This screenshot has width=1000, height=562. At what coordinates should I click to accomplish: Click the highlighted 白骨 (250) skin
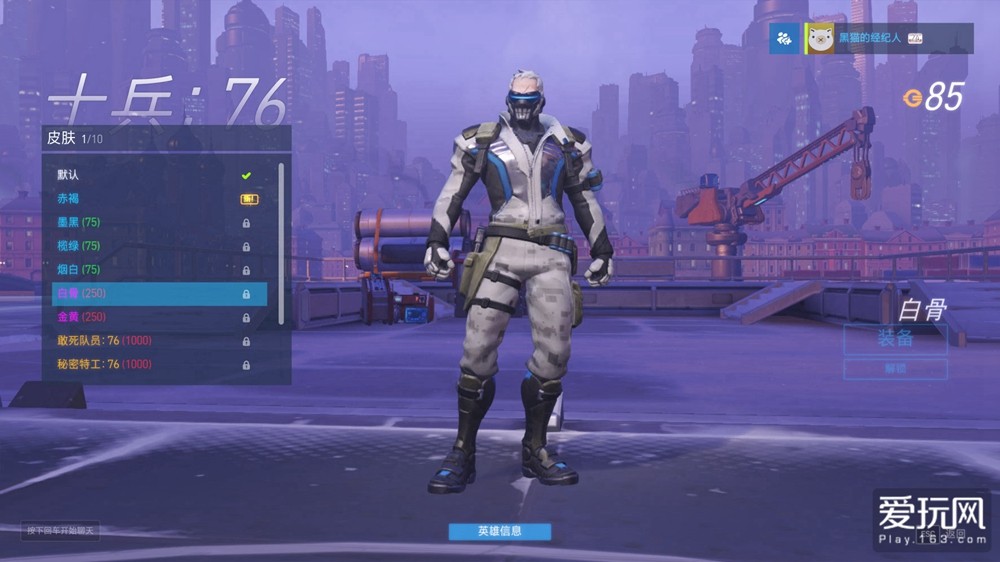point(158,294)
